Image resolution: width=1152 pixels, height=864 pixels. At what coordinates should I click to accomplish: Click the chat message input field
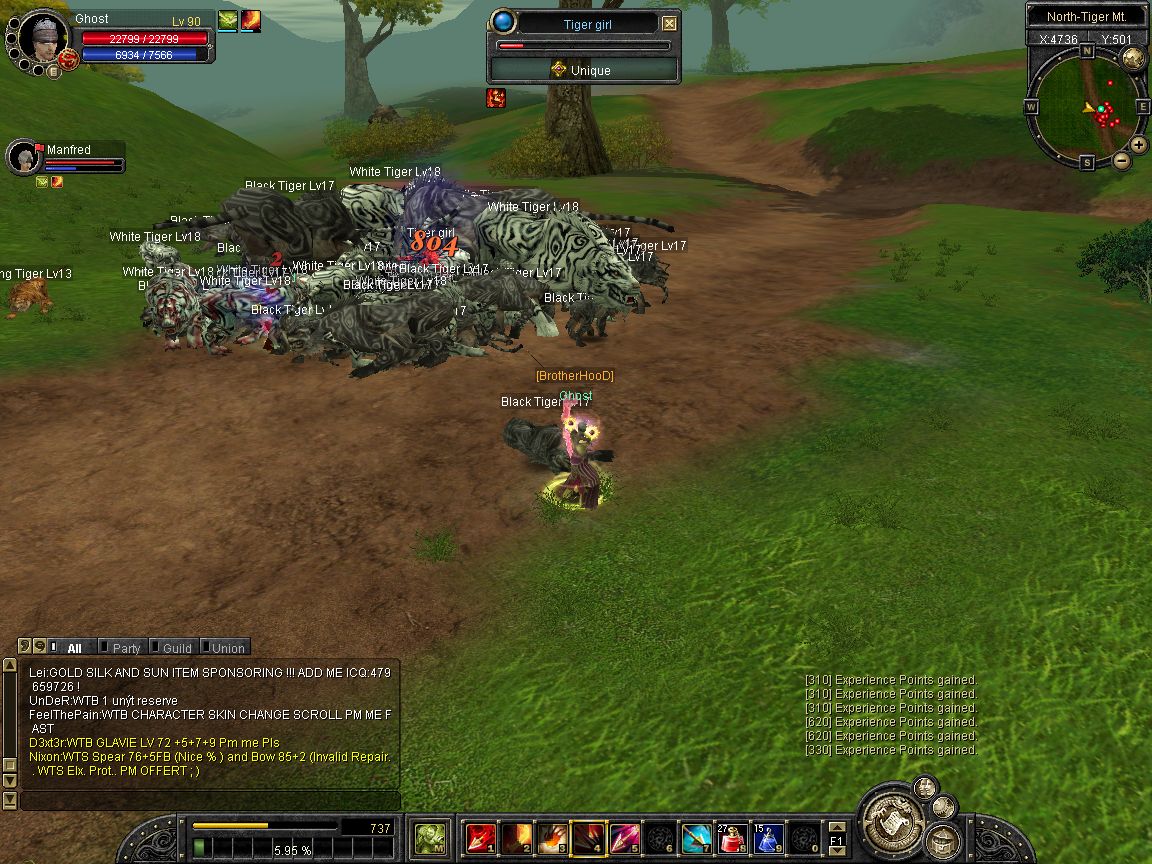point(210,801)
